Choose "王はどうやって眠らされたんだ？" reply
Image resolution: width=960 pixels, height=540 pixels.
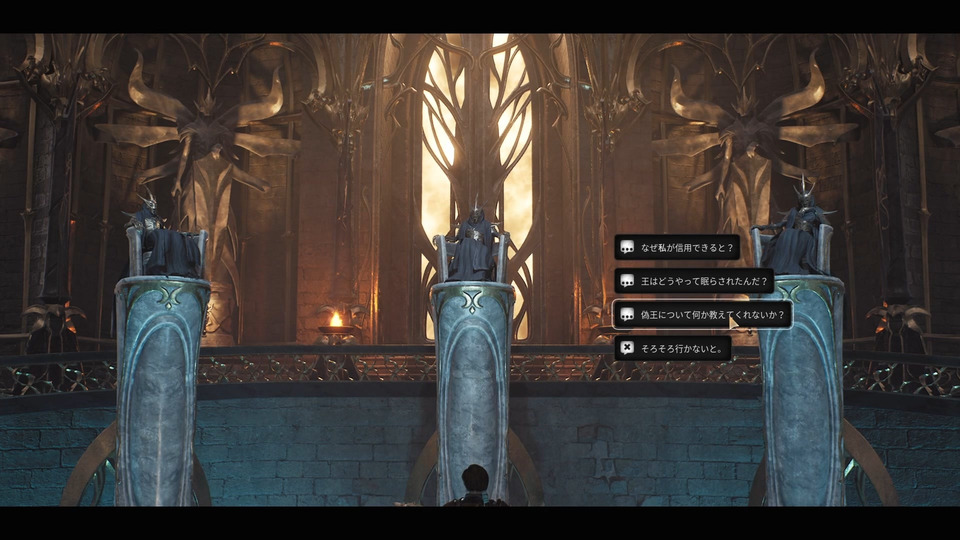tap(694, 281)
